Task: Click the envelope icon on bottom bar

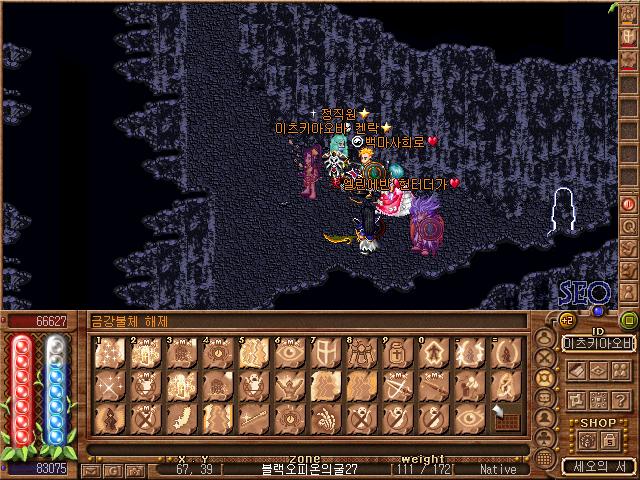Action: [x=91, y=469]
